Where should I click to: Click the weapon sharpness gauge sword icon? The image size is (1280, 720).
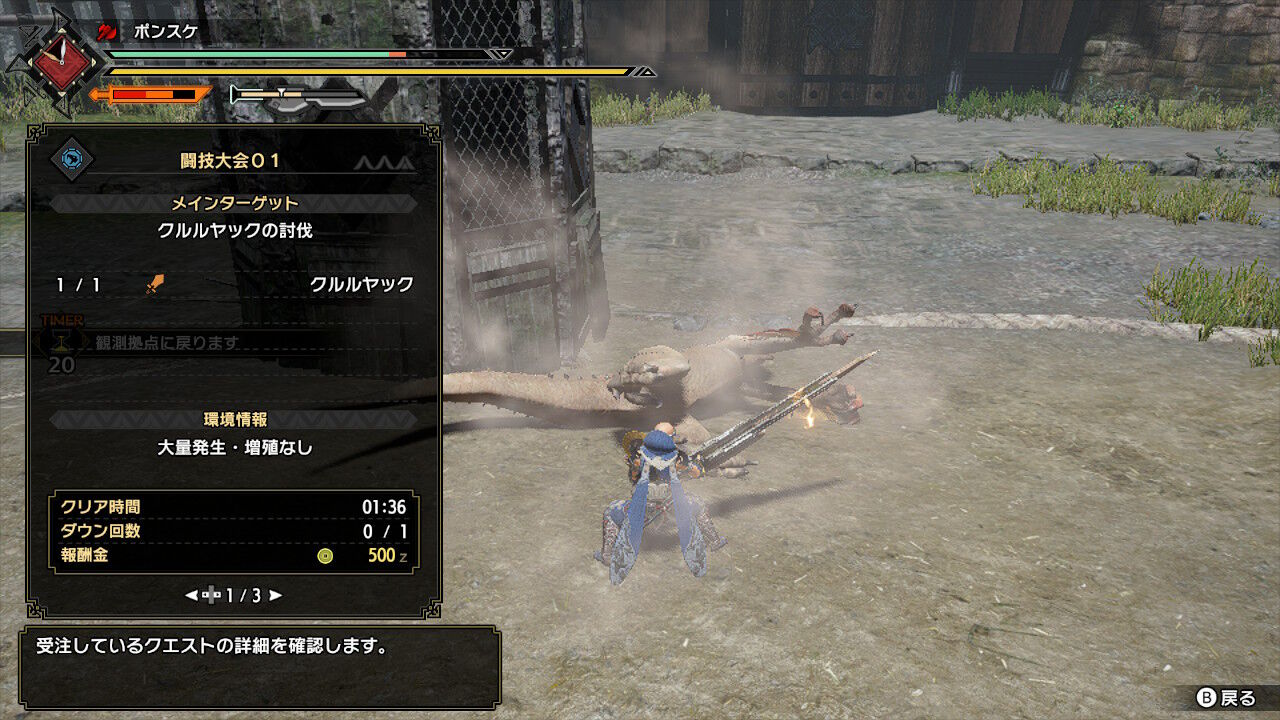(236, 95)
